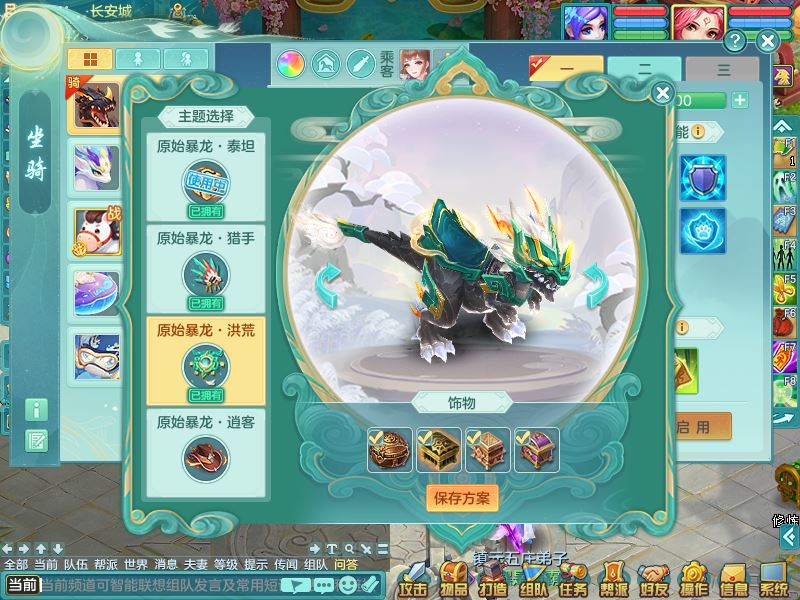Open the 系统 system menu
Viewport: 800px width, 600px height.
(x=773, y=579)
